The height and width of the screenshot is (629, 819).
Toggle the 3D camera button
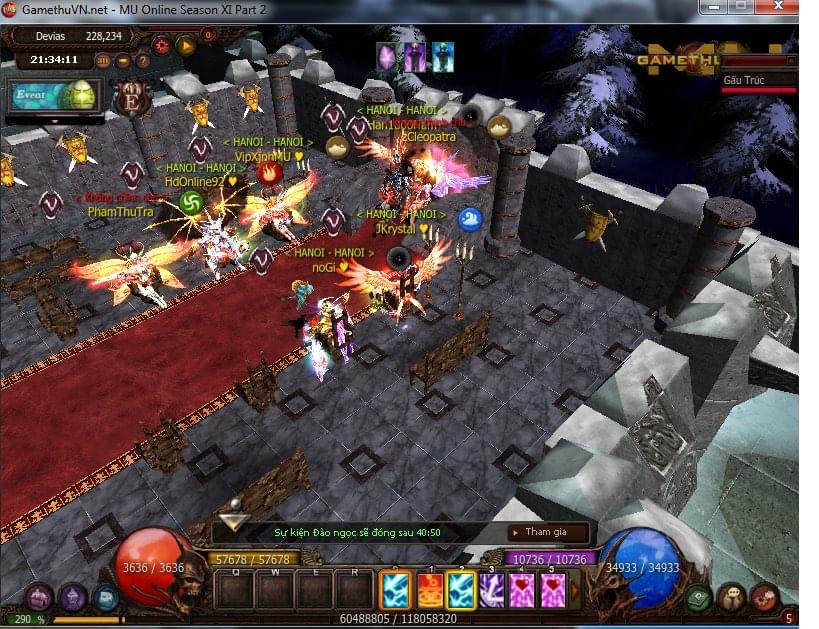(x=102, y=60)
